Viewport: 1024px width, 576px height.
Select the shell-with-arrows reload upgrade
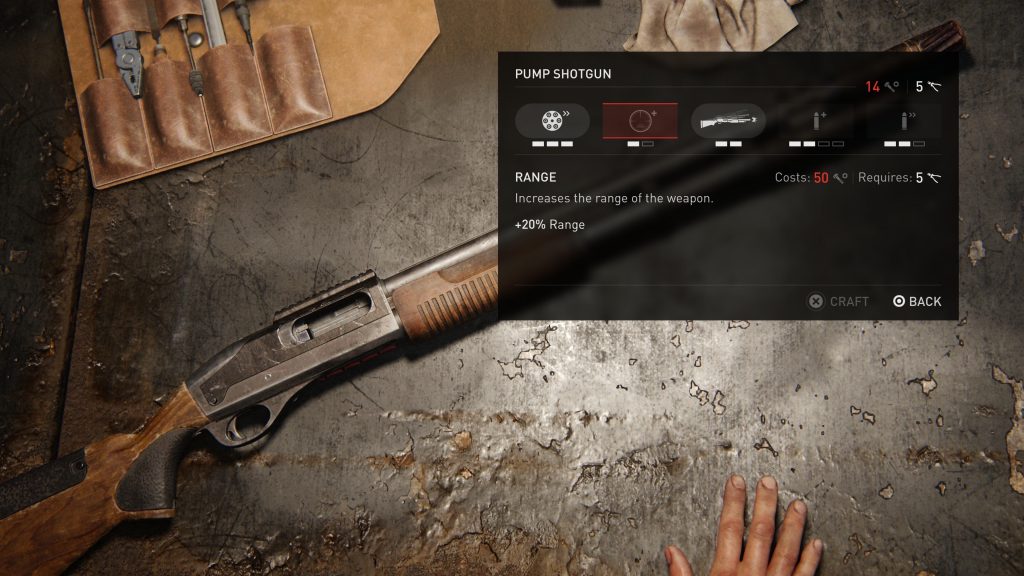tap(904, 121)
